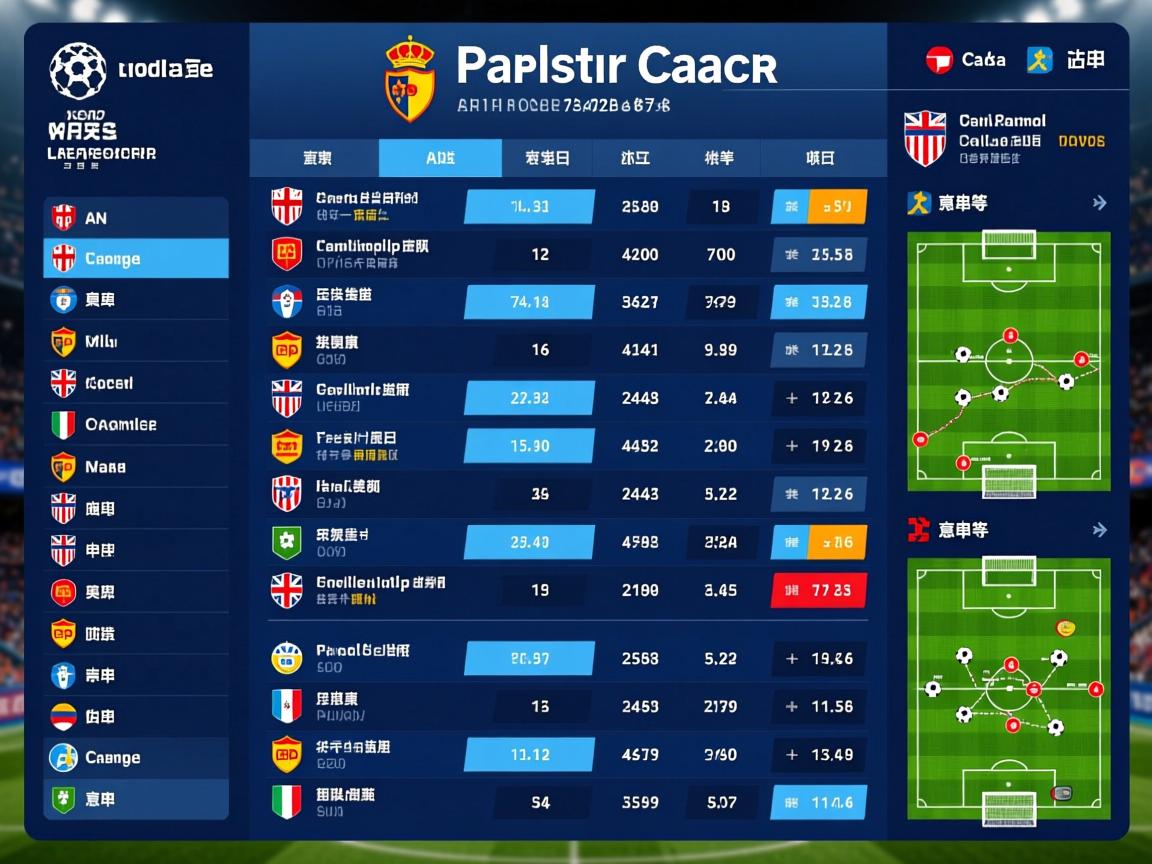Click the red "77 25" button
1152x864 pixels.
[818, 590]
